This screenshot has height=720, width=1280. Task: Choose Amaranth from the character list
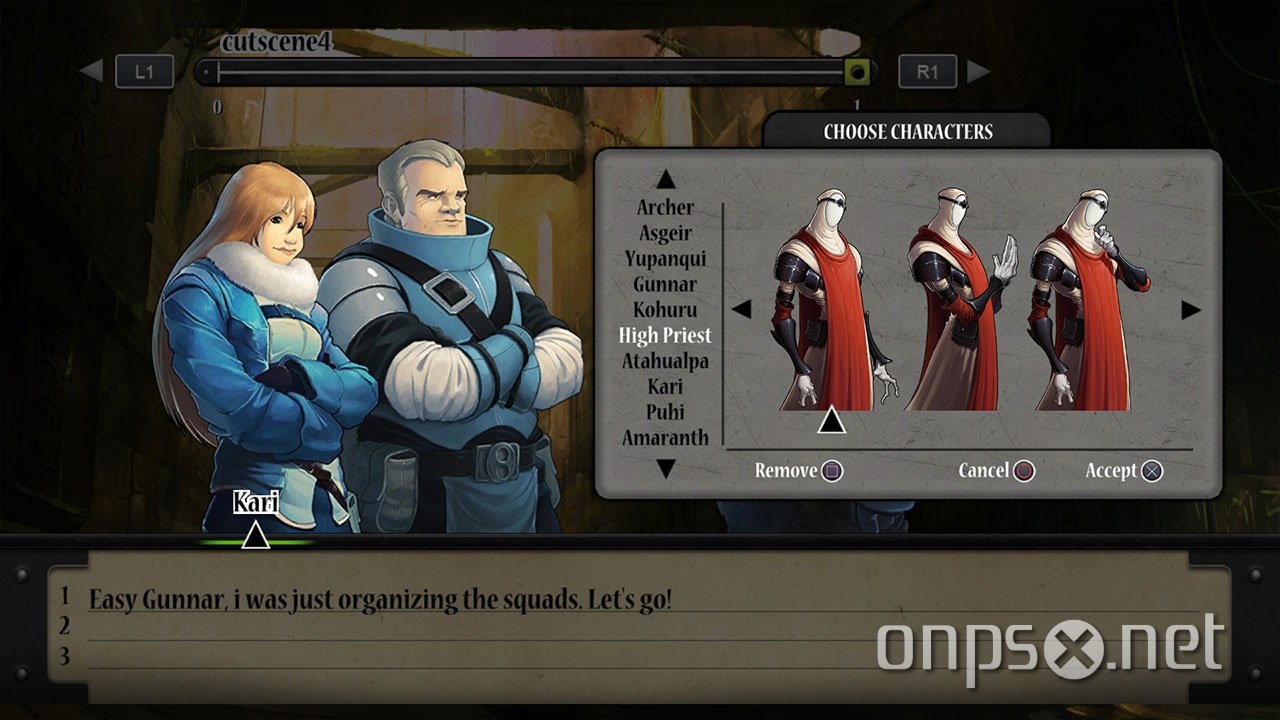[665, 437]
